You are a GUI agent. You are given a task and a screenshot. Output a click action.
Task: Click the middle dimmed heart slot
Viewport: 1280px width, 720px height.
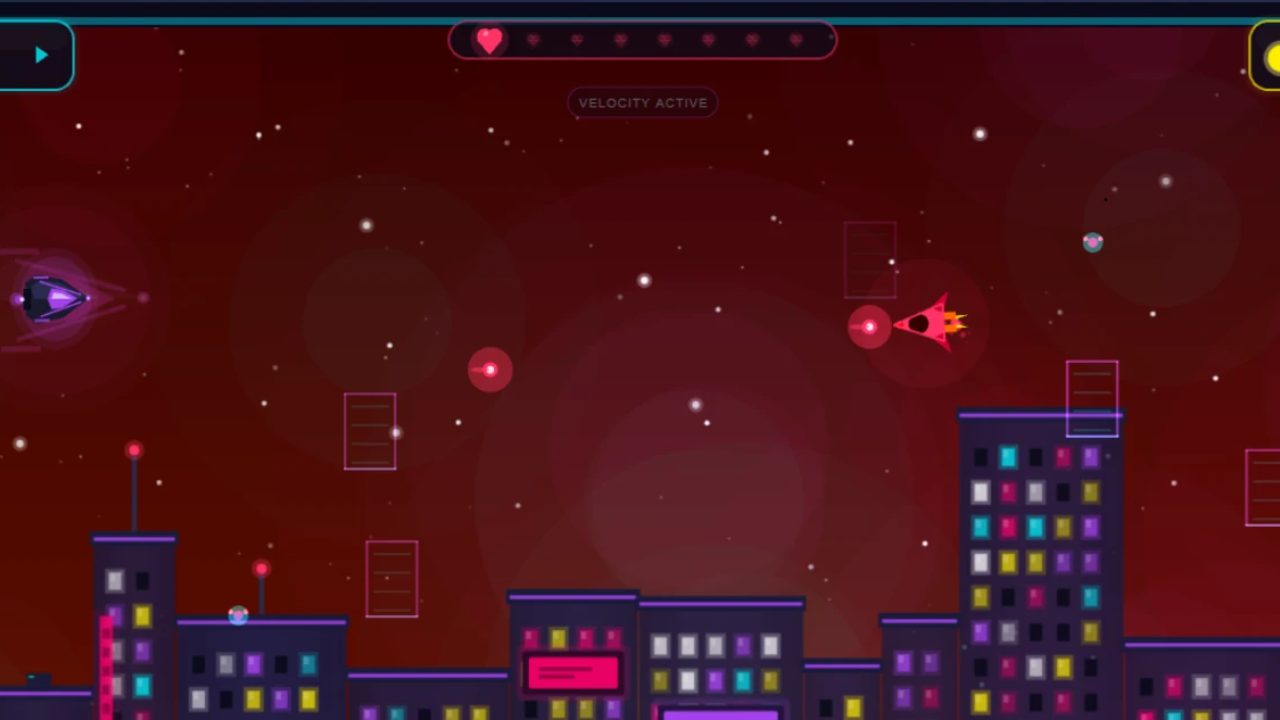[664, 40]
